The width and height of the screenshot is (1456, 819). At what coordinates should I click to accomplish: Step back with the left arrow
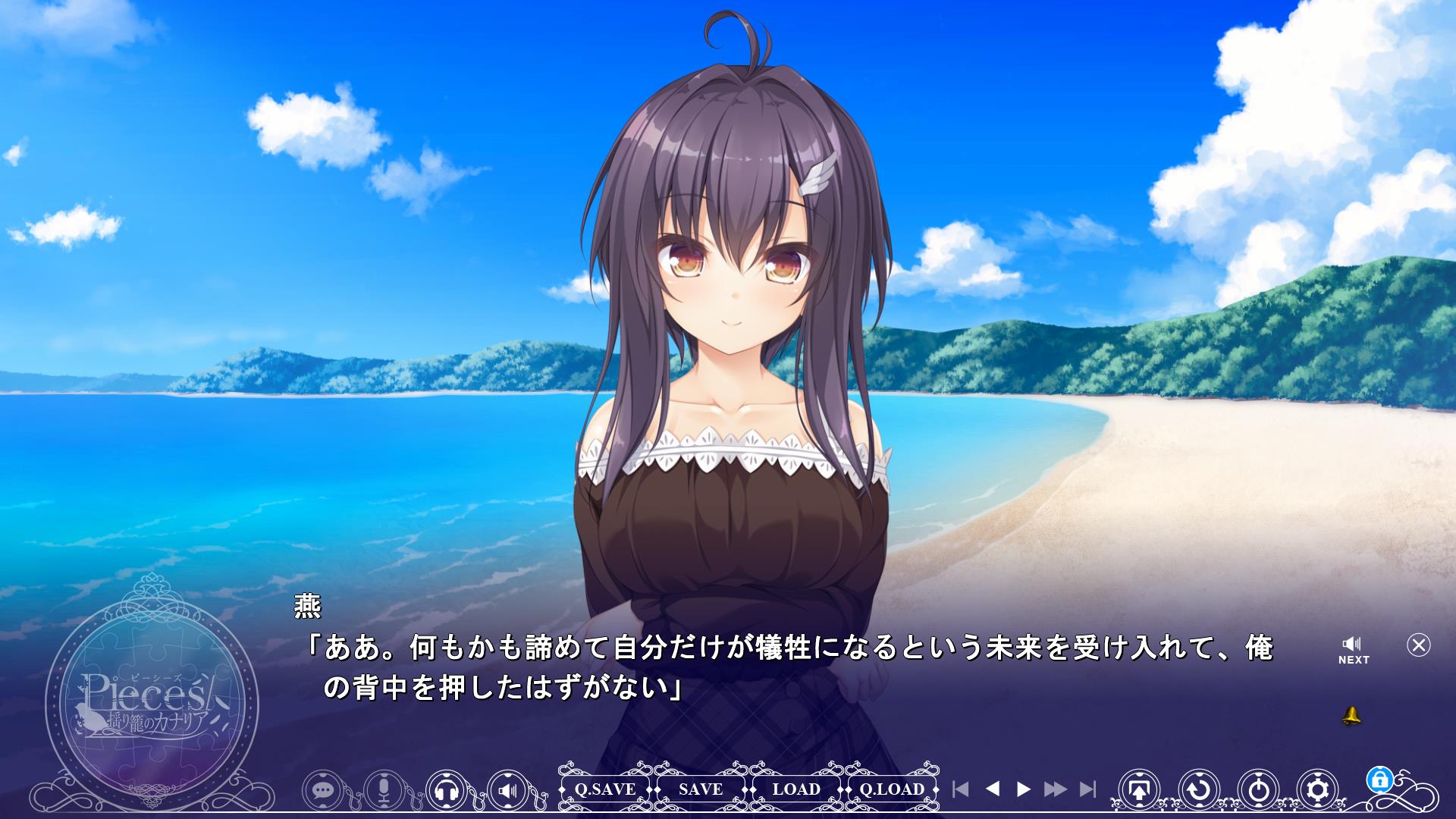point(992,789)
